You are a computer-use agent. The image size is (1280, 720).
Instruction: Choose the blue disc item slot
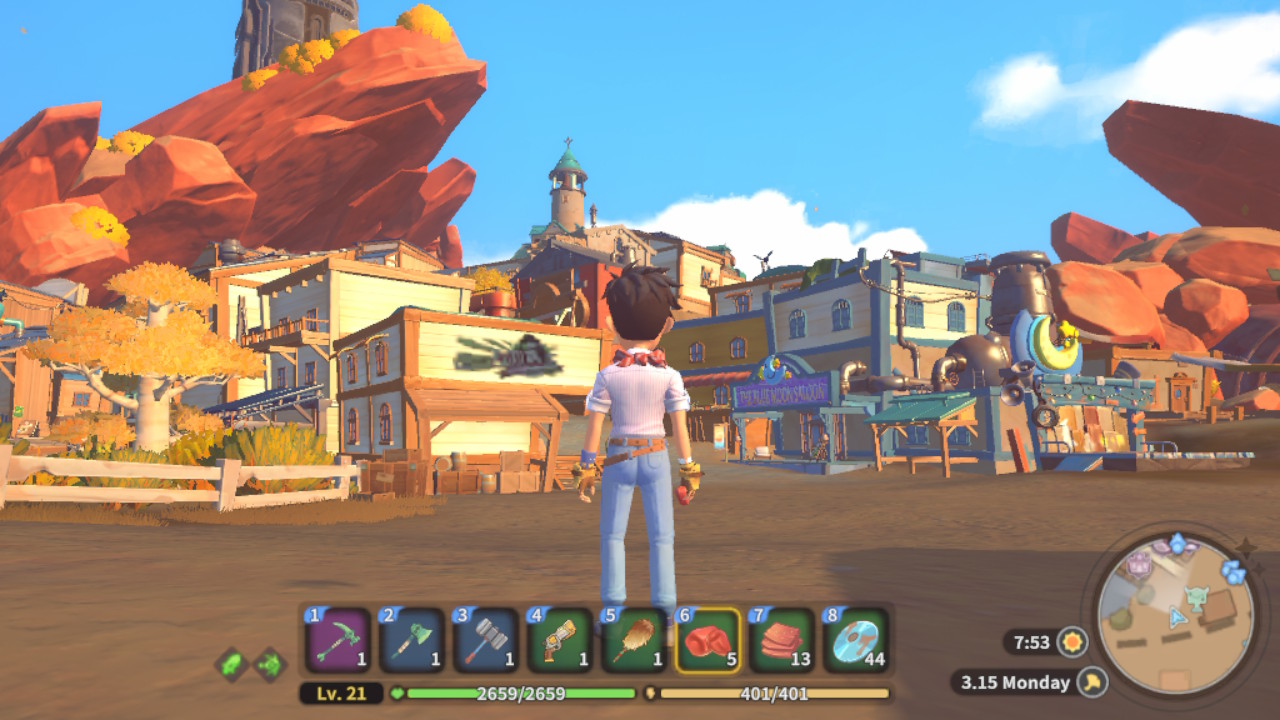[856, 640]
